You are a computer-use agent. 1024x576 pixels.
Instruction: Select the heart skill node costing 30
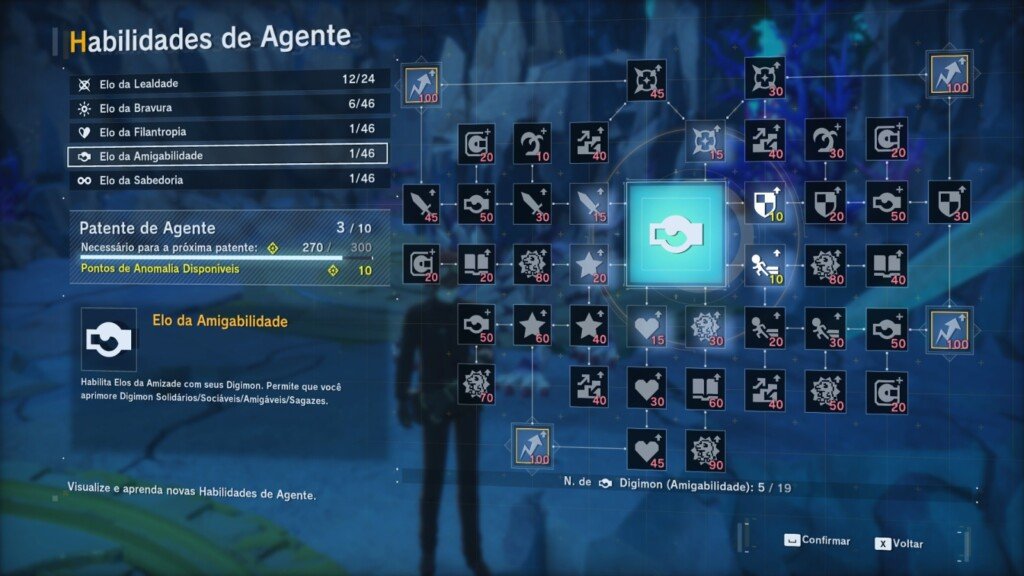click(x=646, y=388)
